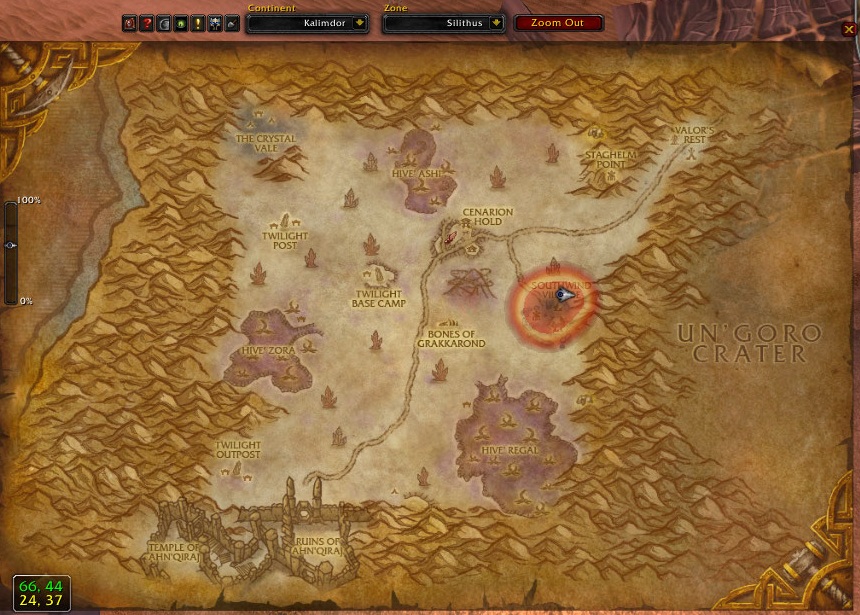Toggle the winged helmet map filter
860x615 pixels.
click(x=215, y=23)
